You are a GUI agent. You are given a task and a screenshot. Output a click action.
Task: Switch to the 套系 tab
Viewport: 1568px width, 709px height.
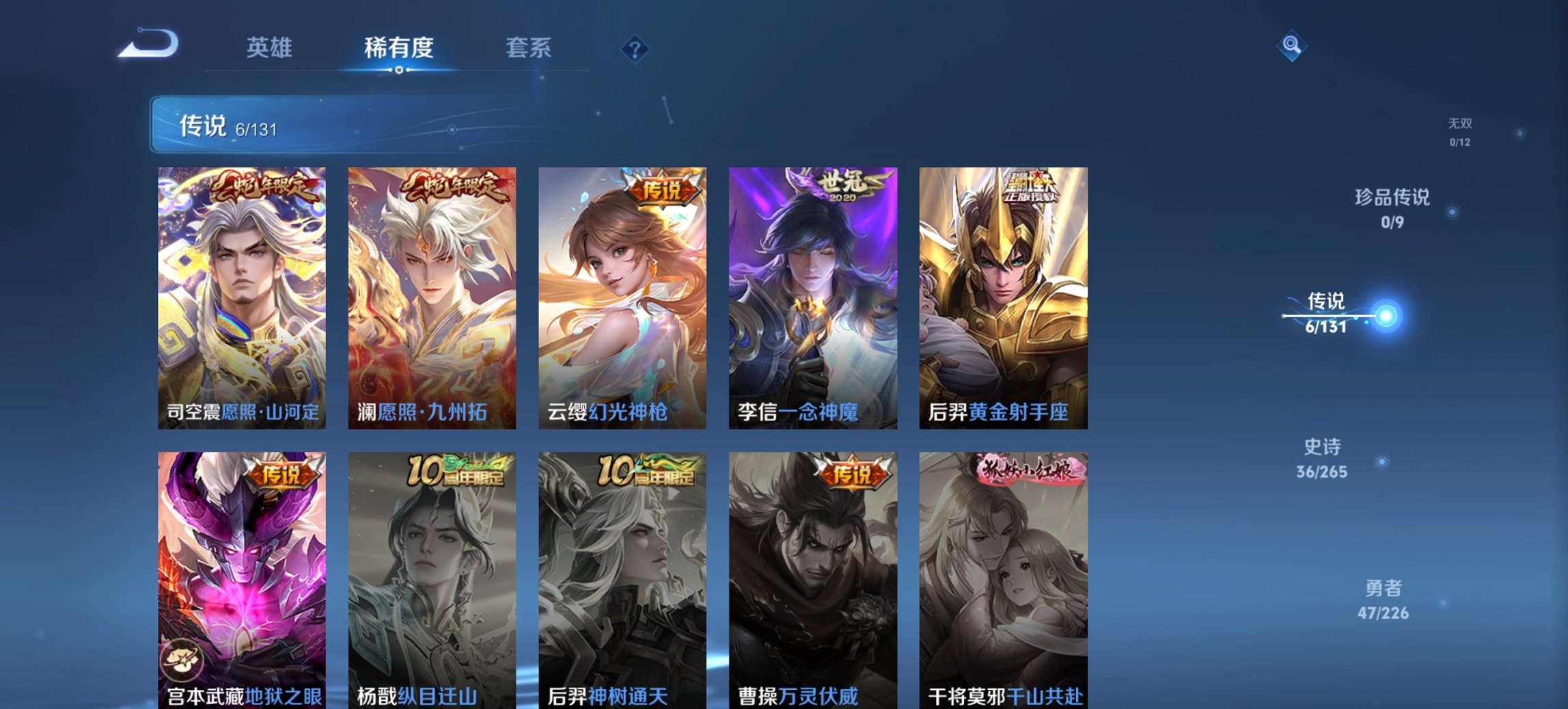pos(529,48)
